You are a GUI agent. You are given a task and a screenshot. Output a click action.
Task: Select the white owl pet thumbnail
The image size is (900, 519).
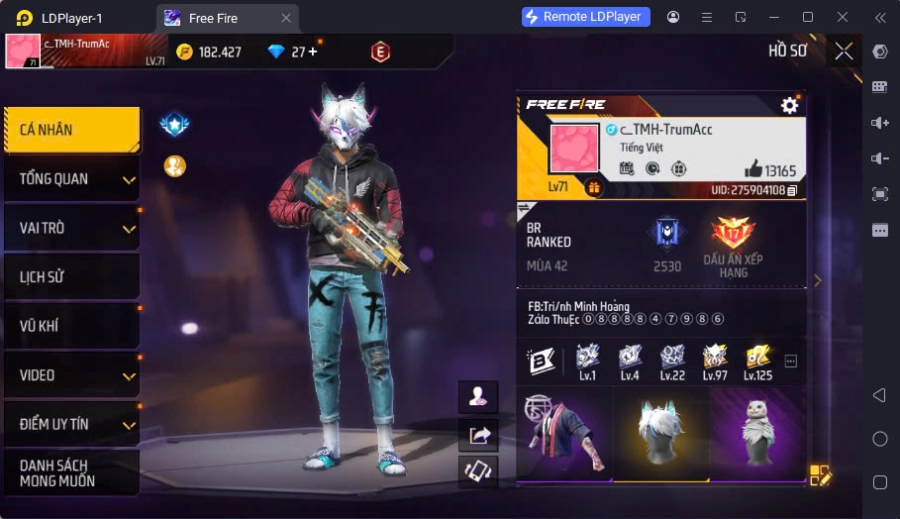coord(757,433)
